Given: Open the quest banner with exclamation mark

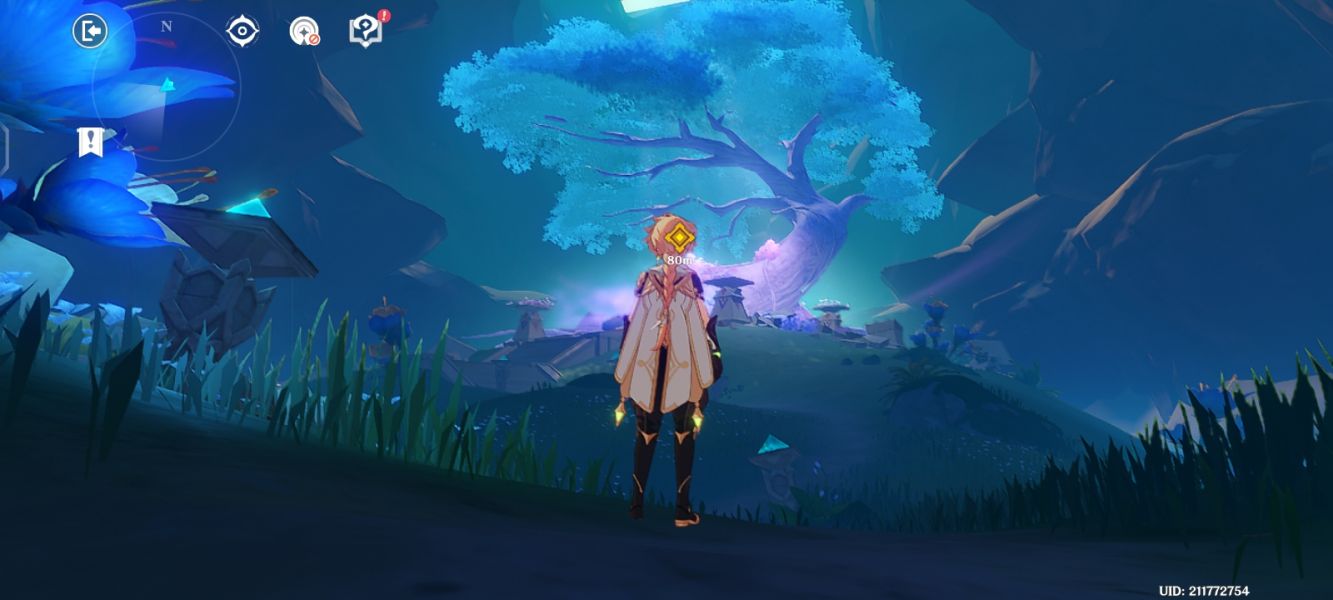Looking at the screenshot, I should click(x=91, y=142).
